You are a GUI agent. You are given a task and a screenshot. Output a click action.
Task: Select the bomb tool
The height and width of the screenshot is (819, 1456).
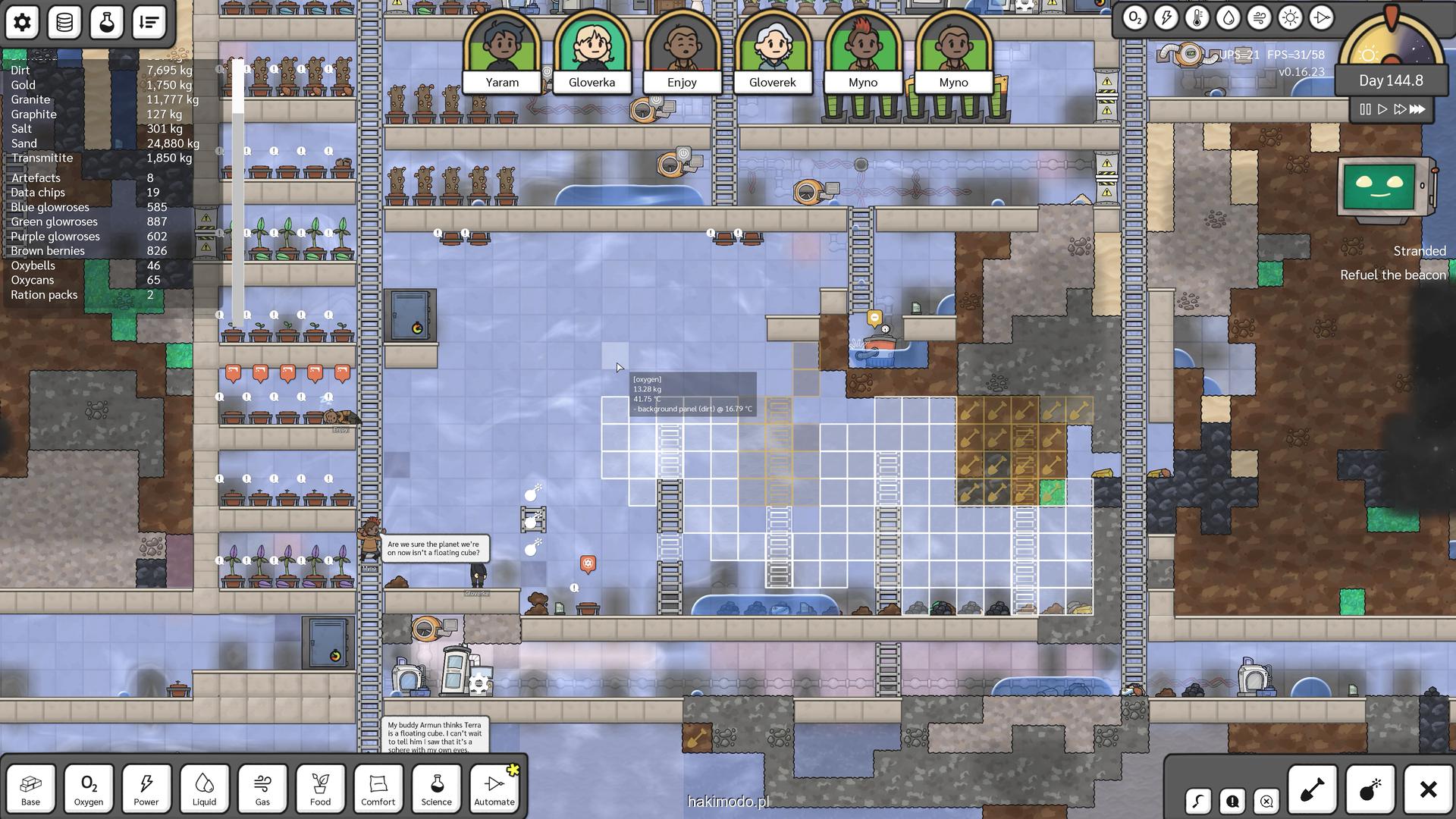tap(1370, 789)
